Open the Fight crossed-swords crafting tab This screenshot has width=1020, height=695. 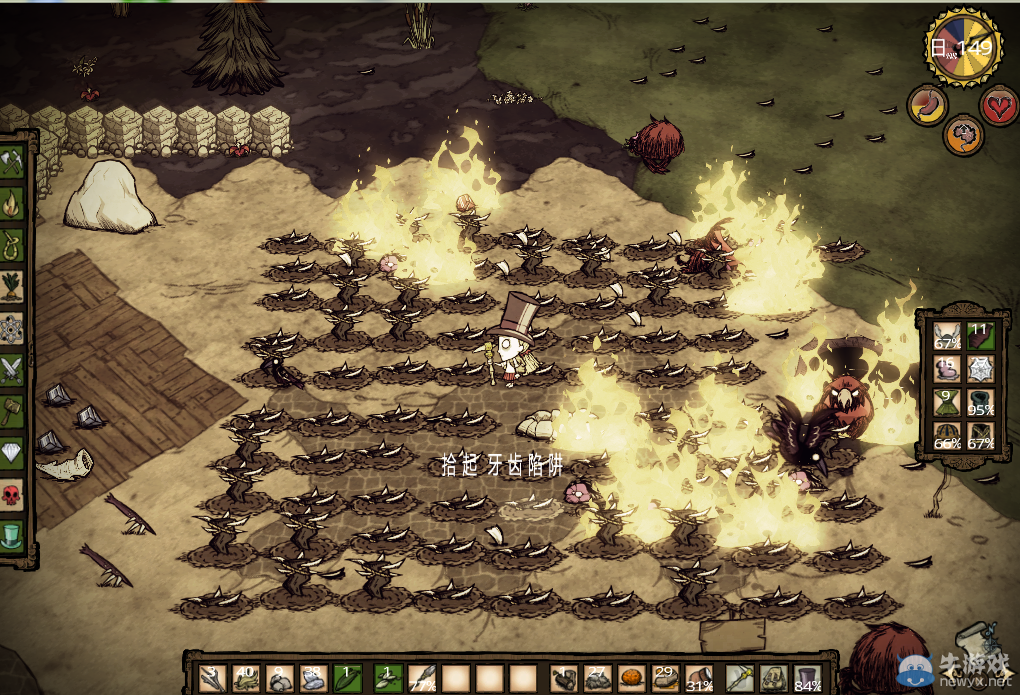[13, 368]
